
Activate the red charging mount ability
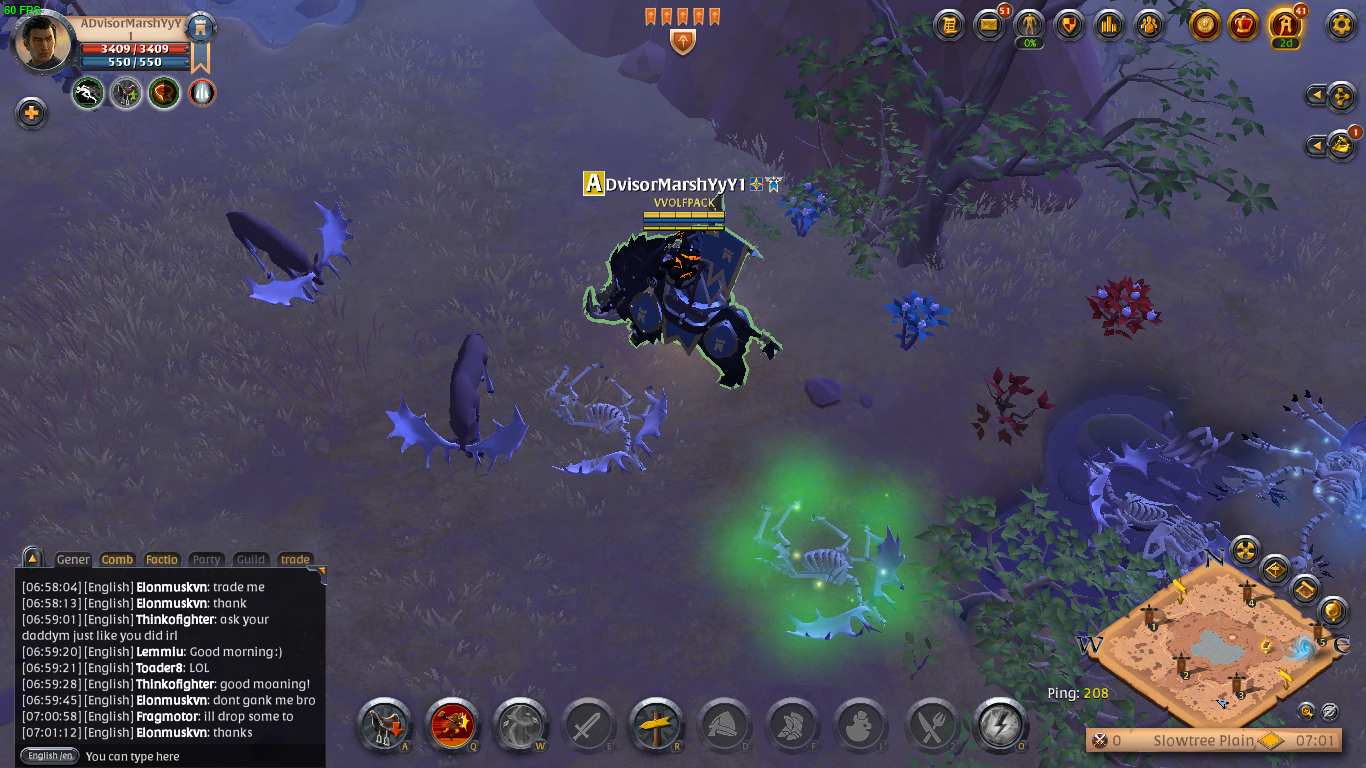tap(452, 725)
